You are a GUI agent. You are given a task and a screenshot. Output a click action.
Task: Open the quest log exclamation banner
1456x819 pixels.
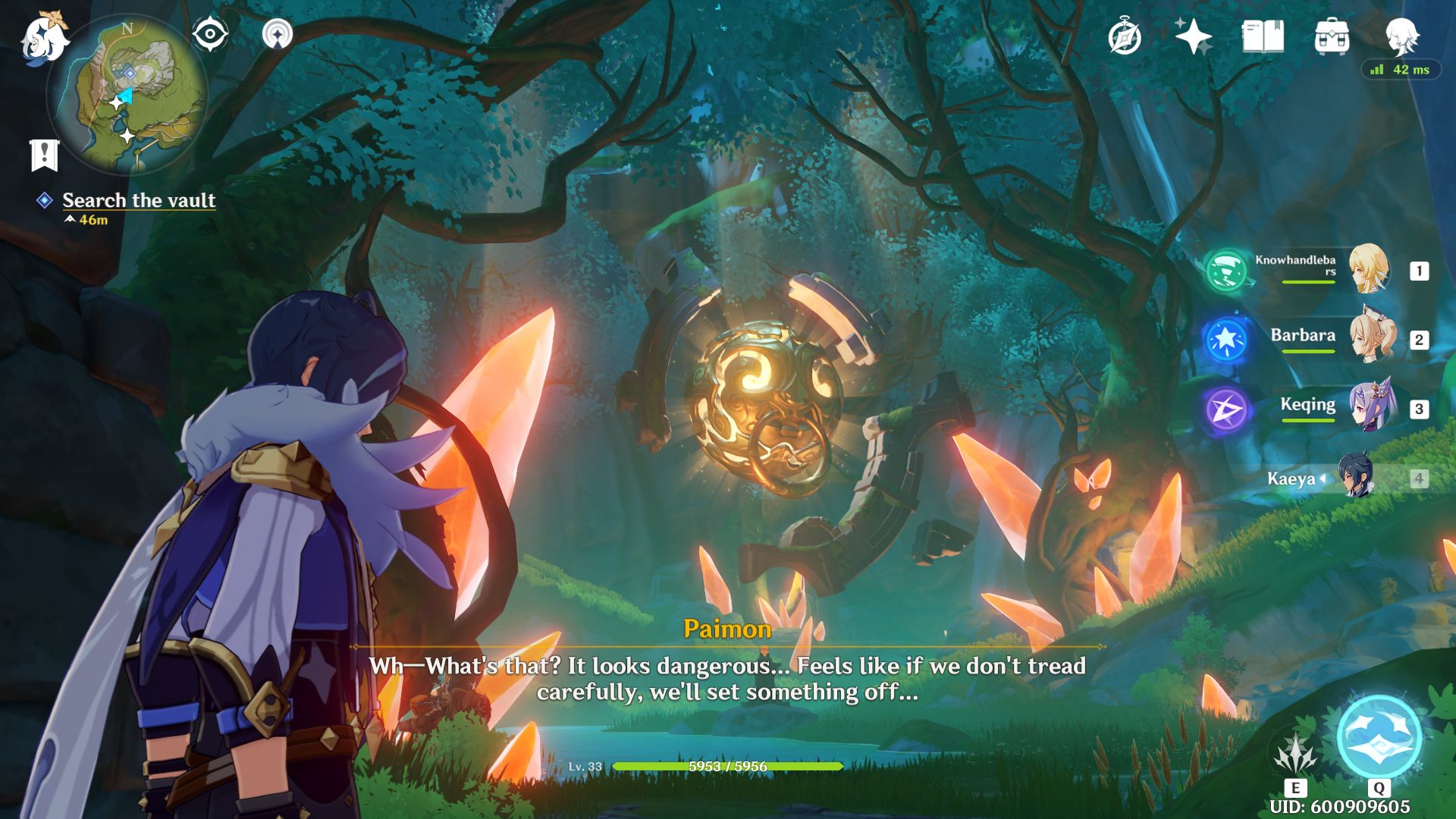pyautogui.click(x=44, y=155)
